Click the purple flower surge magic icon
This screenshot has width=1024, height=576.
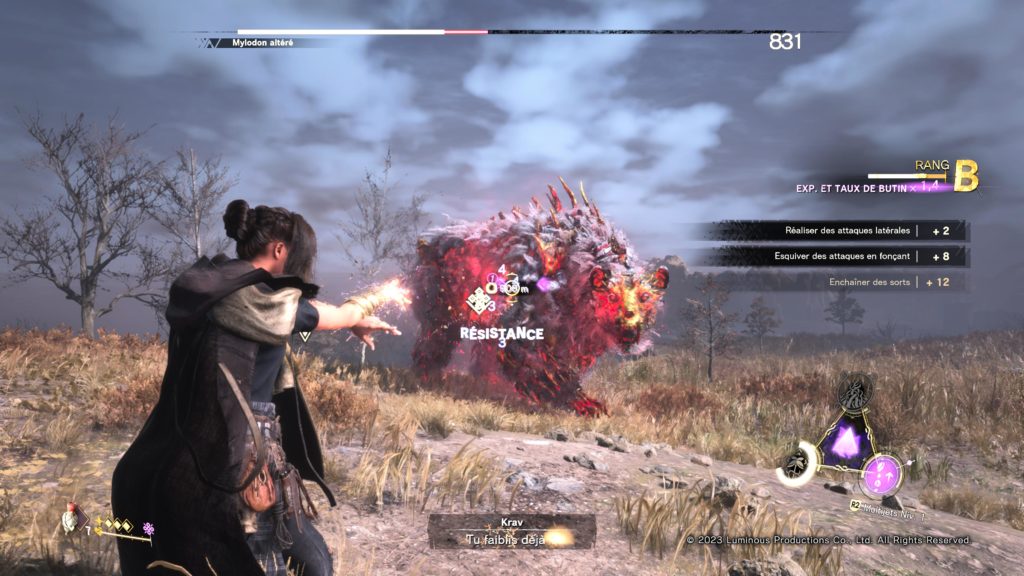pos(149,528)
